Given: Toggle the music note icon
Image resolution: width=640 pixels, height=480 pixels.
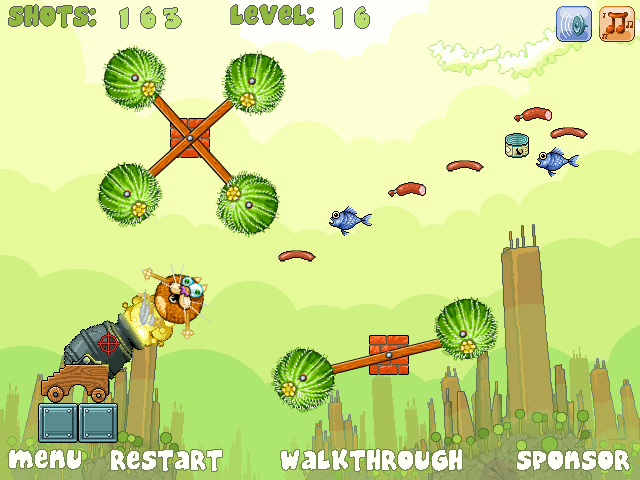Looking at the screenshot, I should coord(616,24).
